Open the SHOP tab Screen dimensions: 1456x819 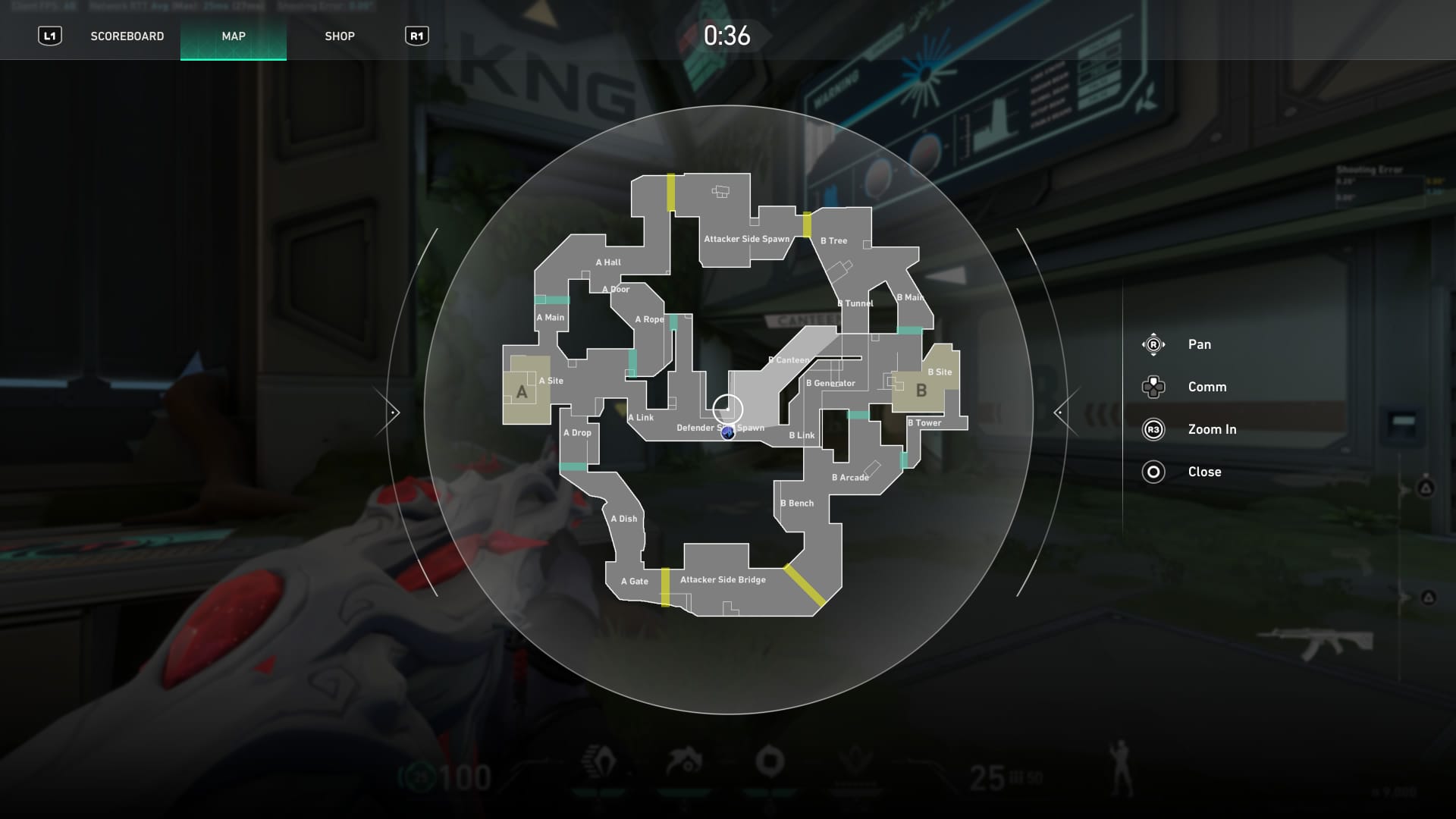click(x=340, y=36)
